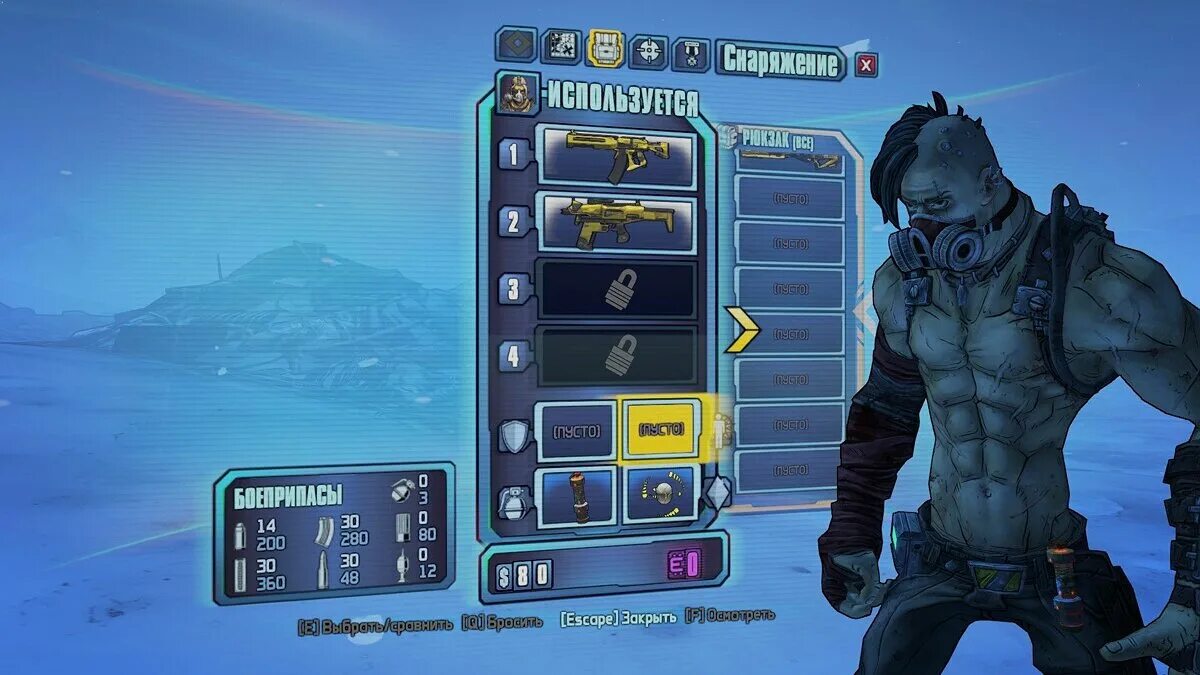Select the yellow weapon in slot 2

[x=616, y=222]
